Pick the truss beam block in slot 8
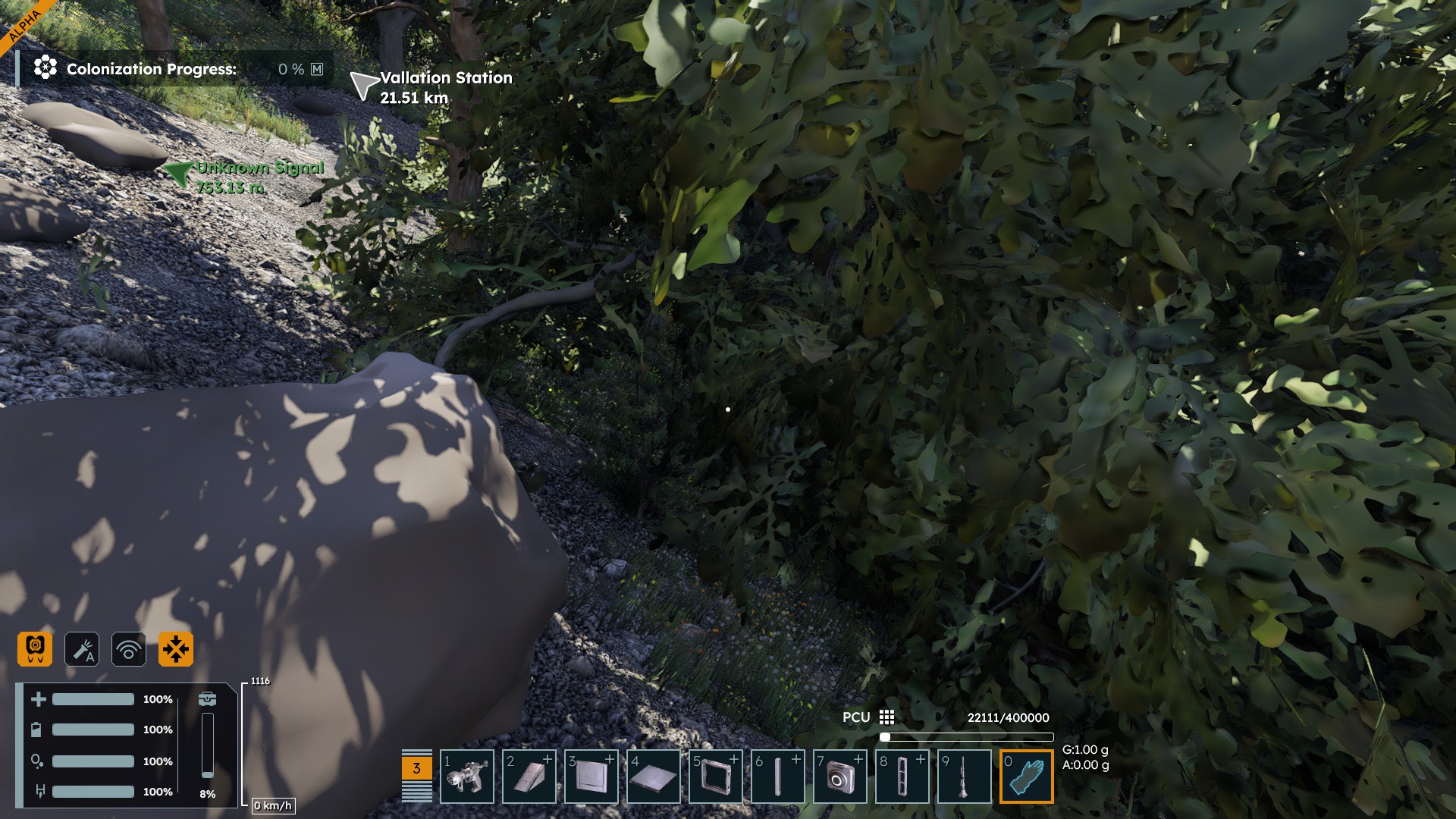The image size is (1456, 819). 902,777
